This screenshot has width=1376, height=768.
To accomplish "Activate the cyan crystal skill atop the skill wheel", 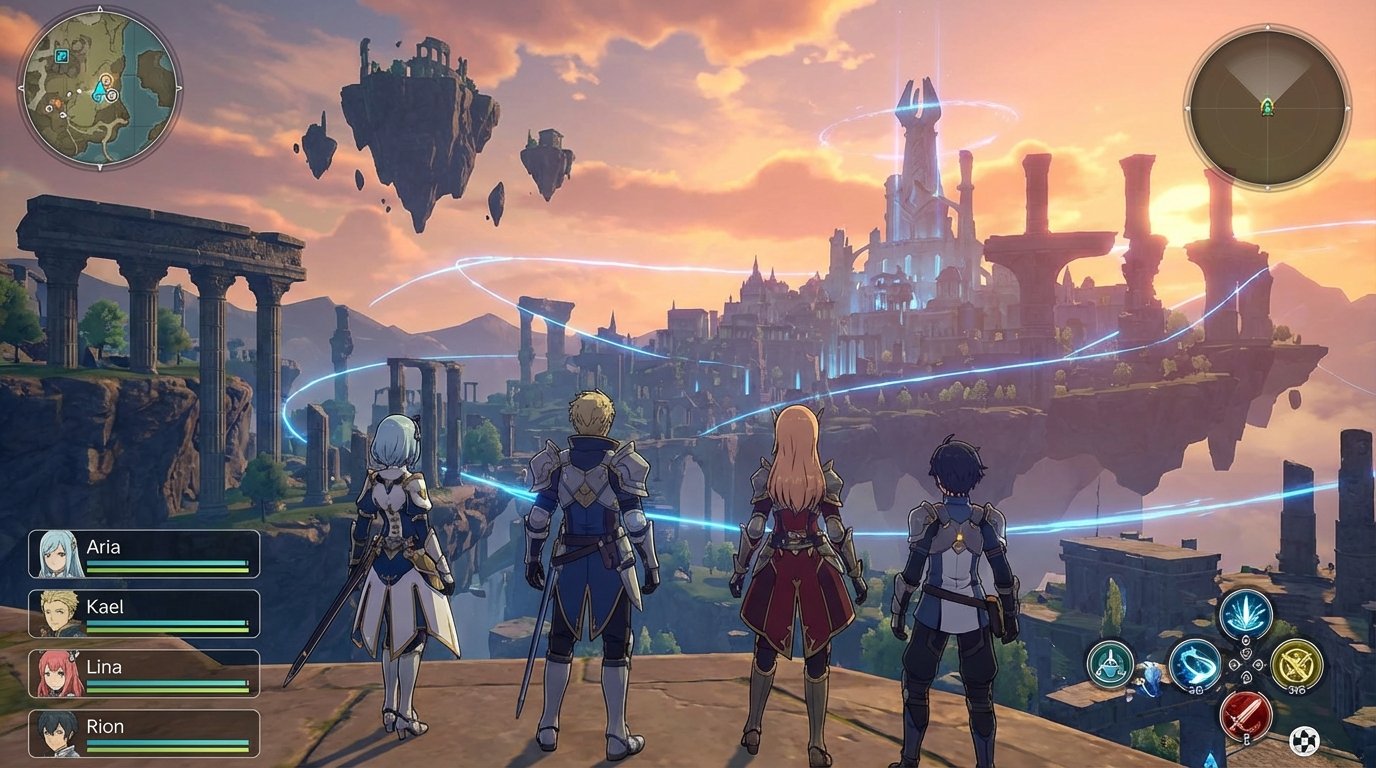I will point(1245,614).
